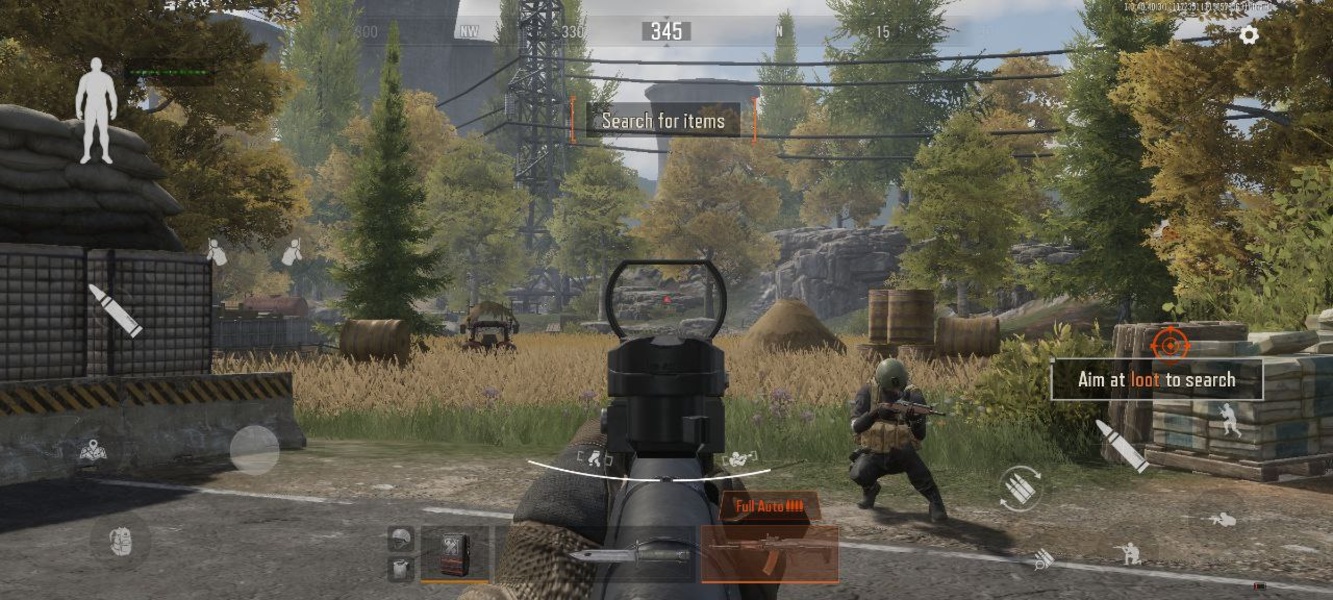Tap the body health status figure
The width and height of the screenshot is (1333, 600).
pos(97,110)
